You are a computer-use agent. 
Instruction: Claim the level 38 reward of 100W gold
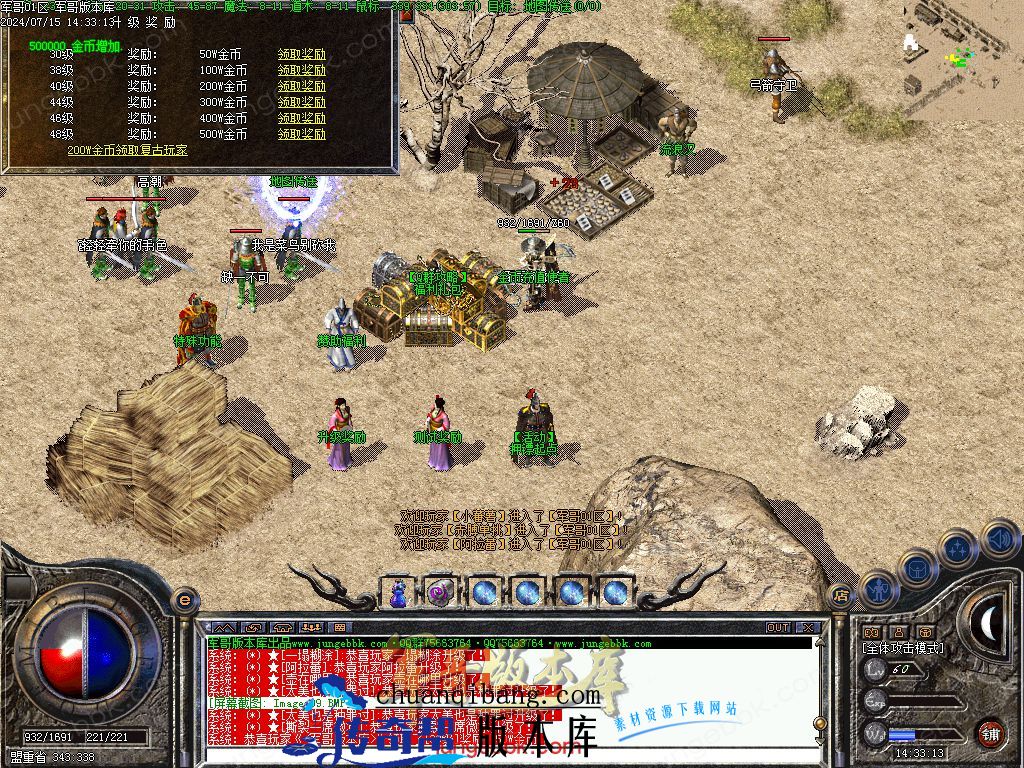pos(301,70)
